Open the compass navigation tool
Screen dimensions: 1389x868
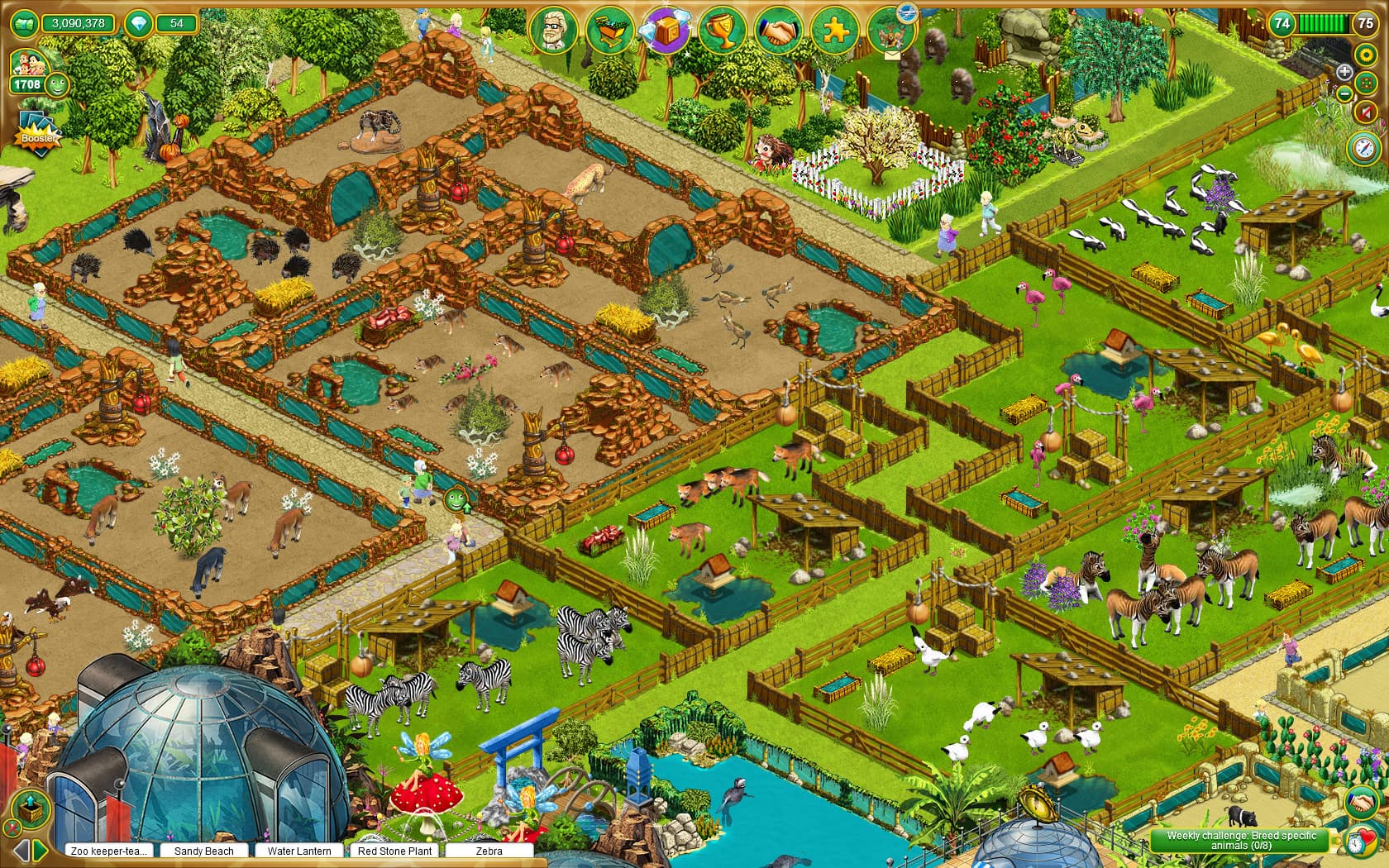click(x=1364, y=149)
